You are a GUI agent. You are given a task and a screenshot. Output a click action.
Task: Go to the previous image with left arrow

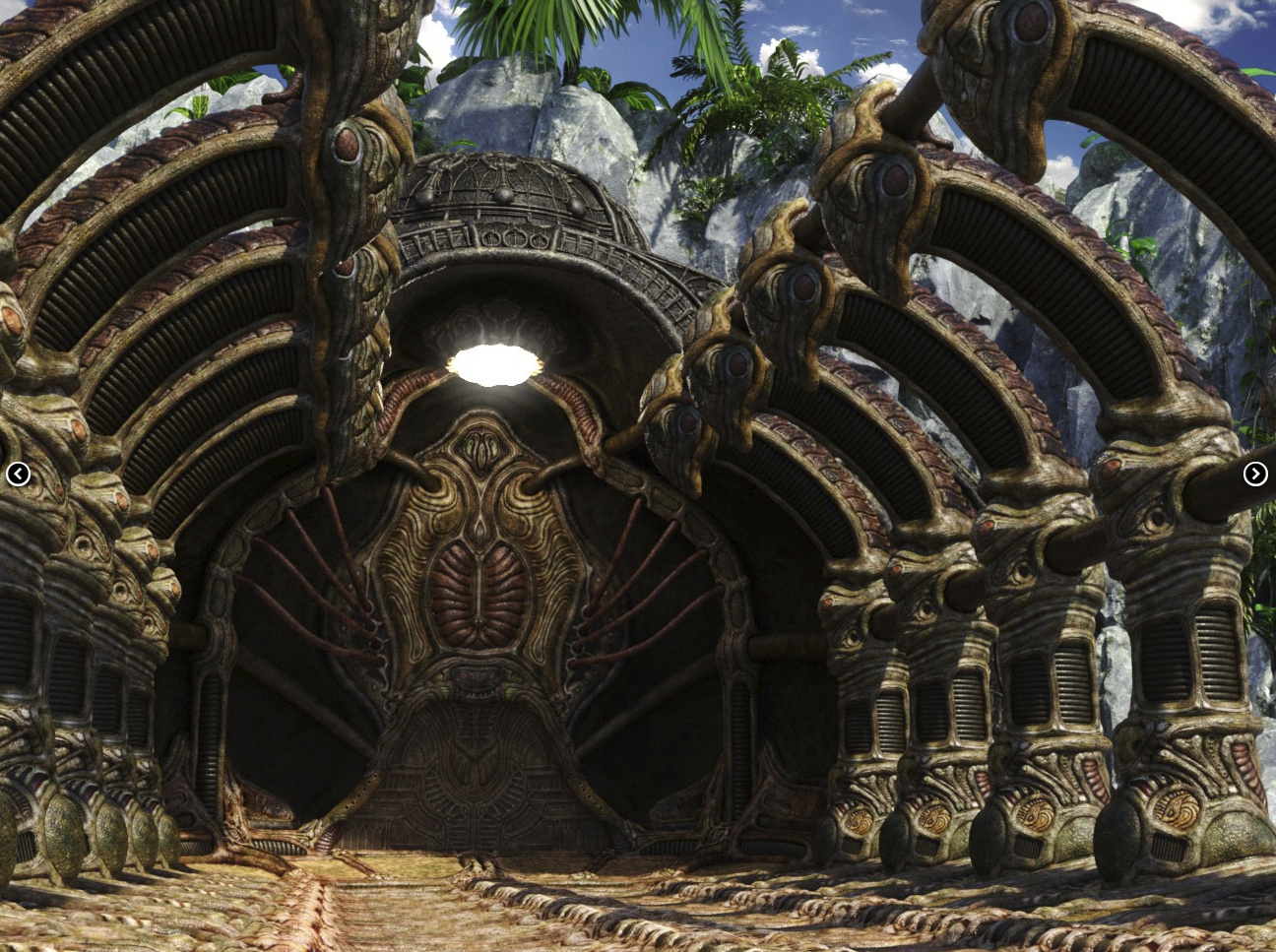coord(18,475)
